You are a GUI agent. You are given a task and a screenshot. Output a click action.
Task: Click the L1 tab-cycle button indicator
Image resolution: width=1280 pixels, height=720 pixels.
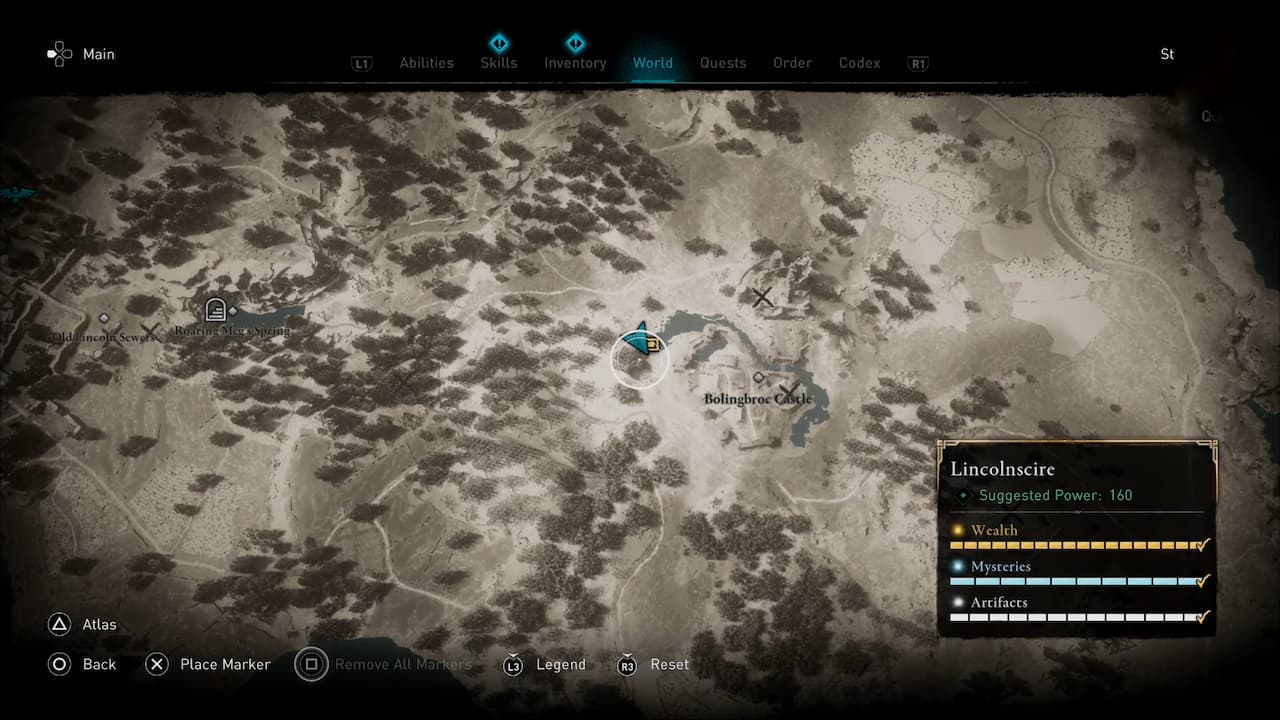(362, 63)
